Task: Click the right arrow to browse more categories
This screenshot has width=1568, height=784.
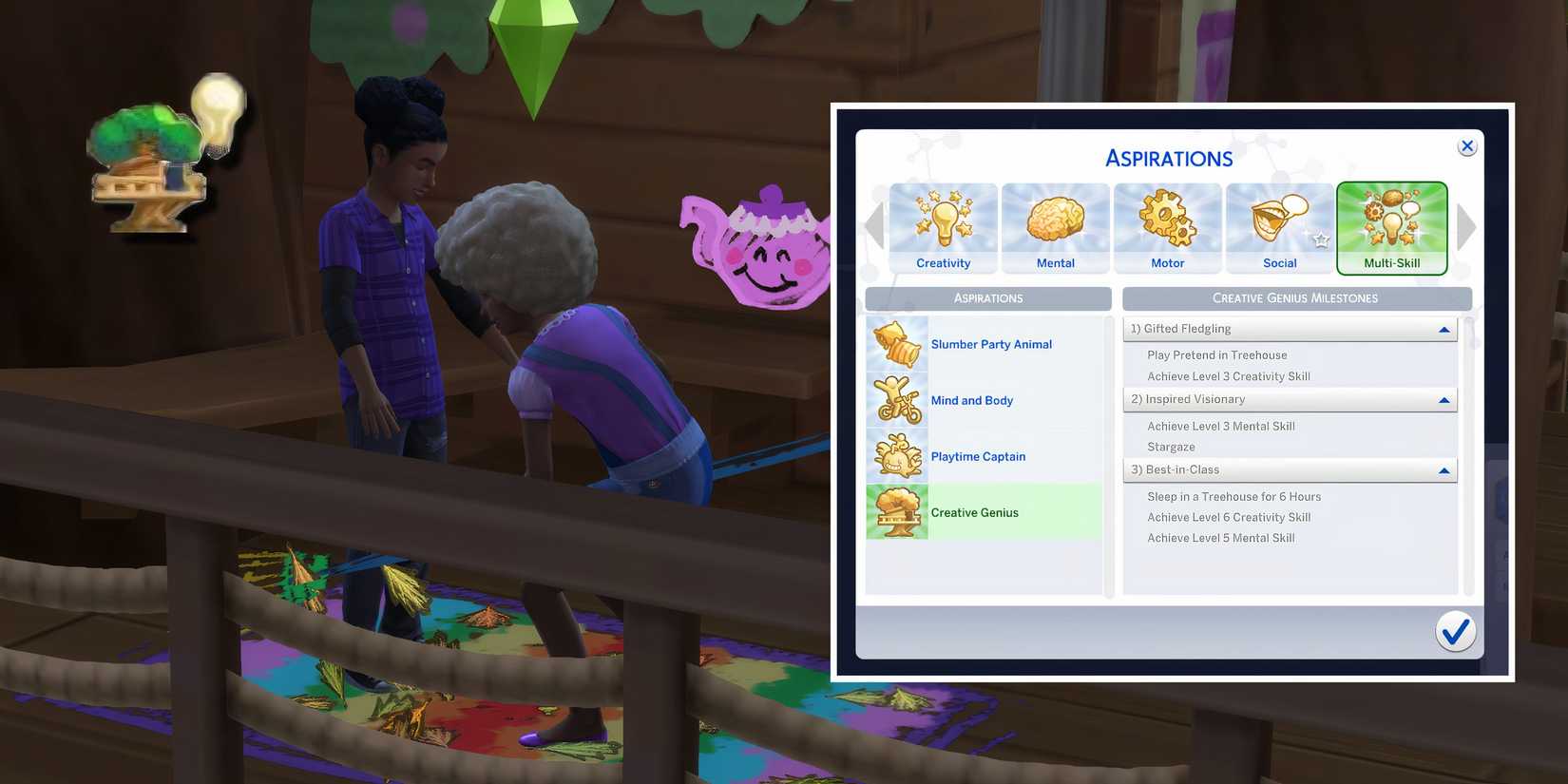Action: 1466,227
